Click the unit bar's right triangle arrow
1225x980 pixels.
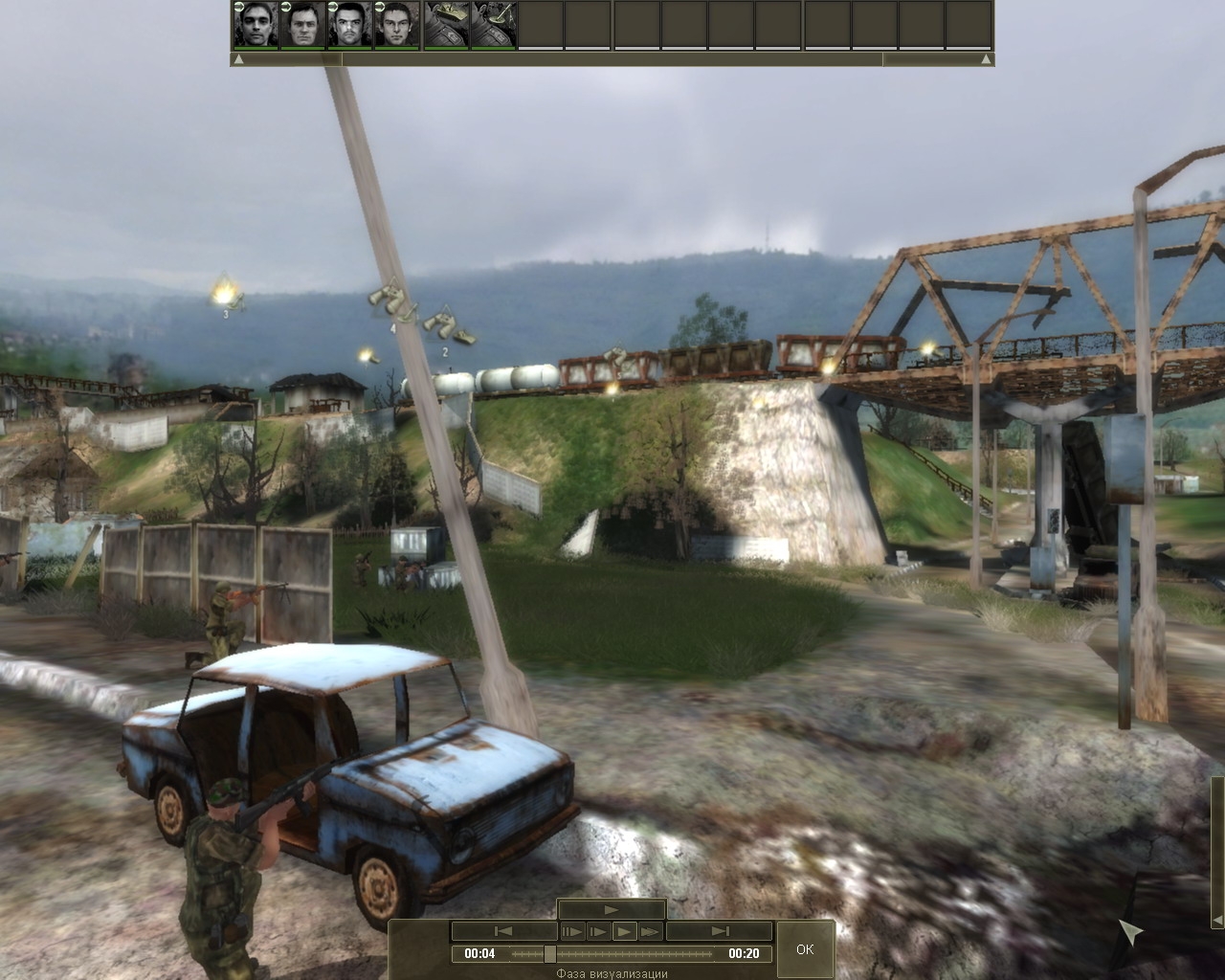point(987,59)
